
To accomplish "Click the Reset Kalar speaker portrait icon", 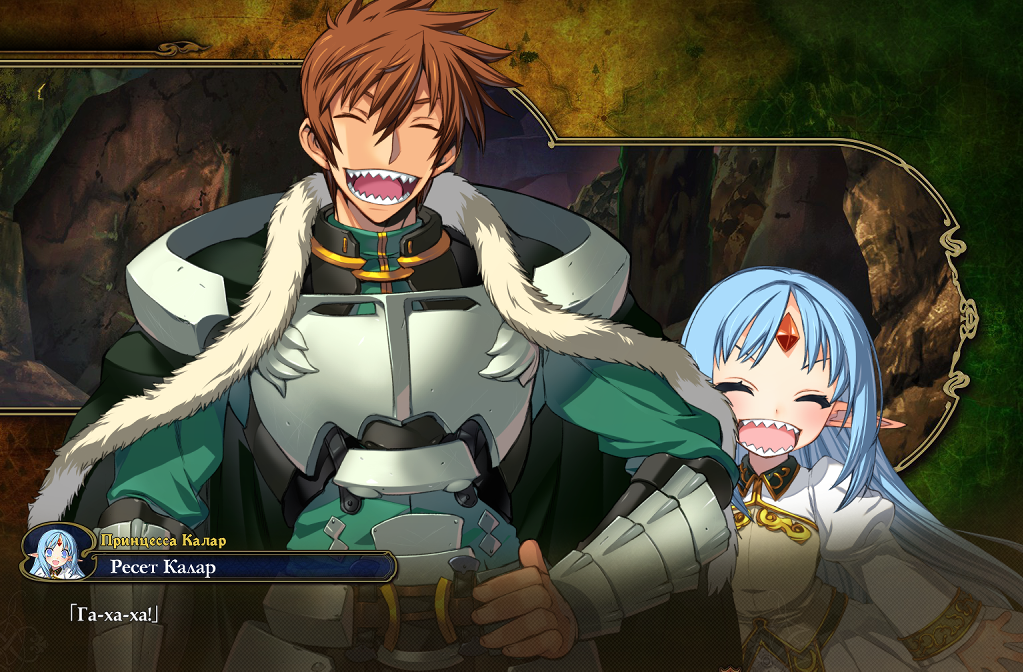I will (x=58, y=553).
